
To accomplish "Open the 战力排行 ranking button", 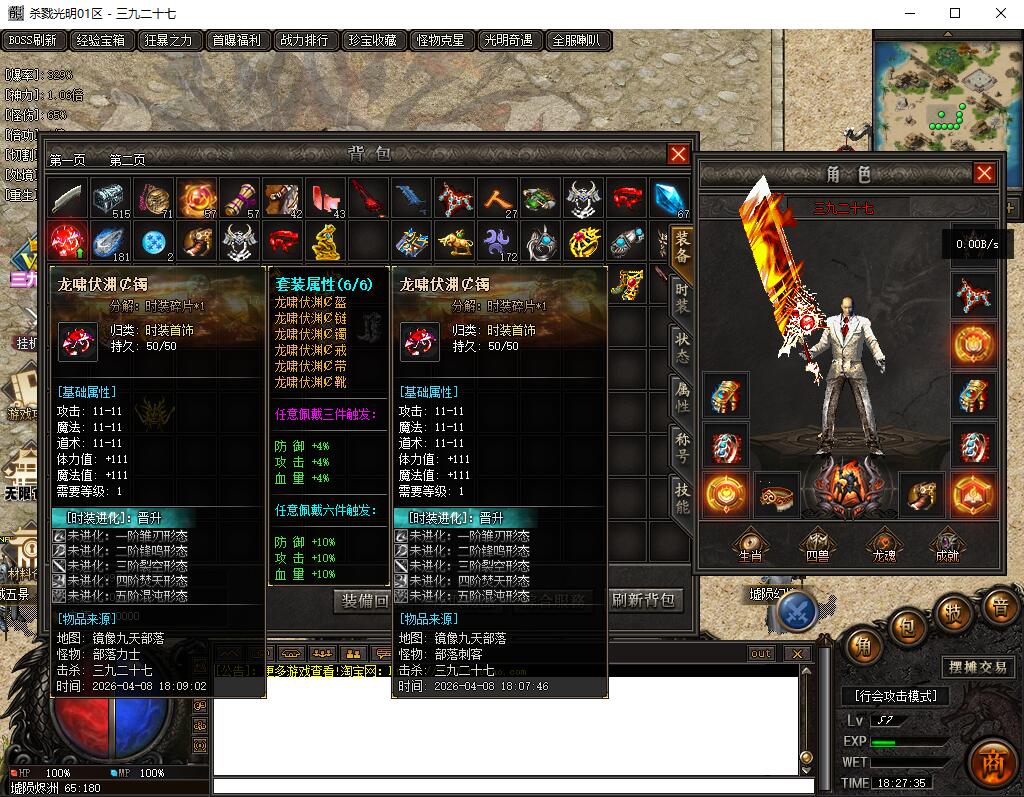I will point(304,41).
